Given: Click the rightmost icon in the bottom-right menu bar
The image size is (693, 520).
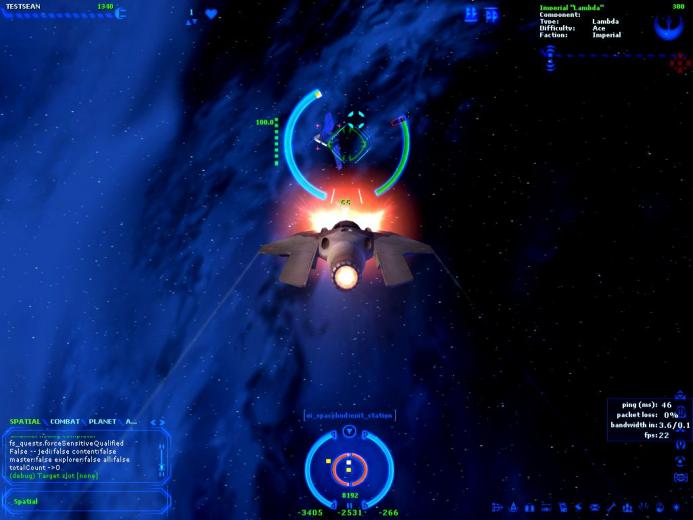Looking at the screenshot, I should pos(676,508).
